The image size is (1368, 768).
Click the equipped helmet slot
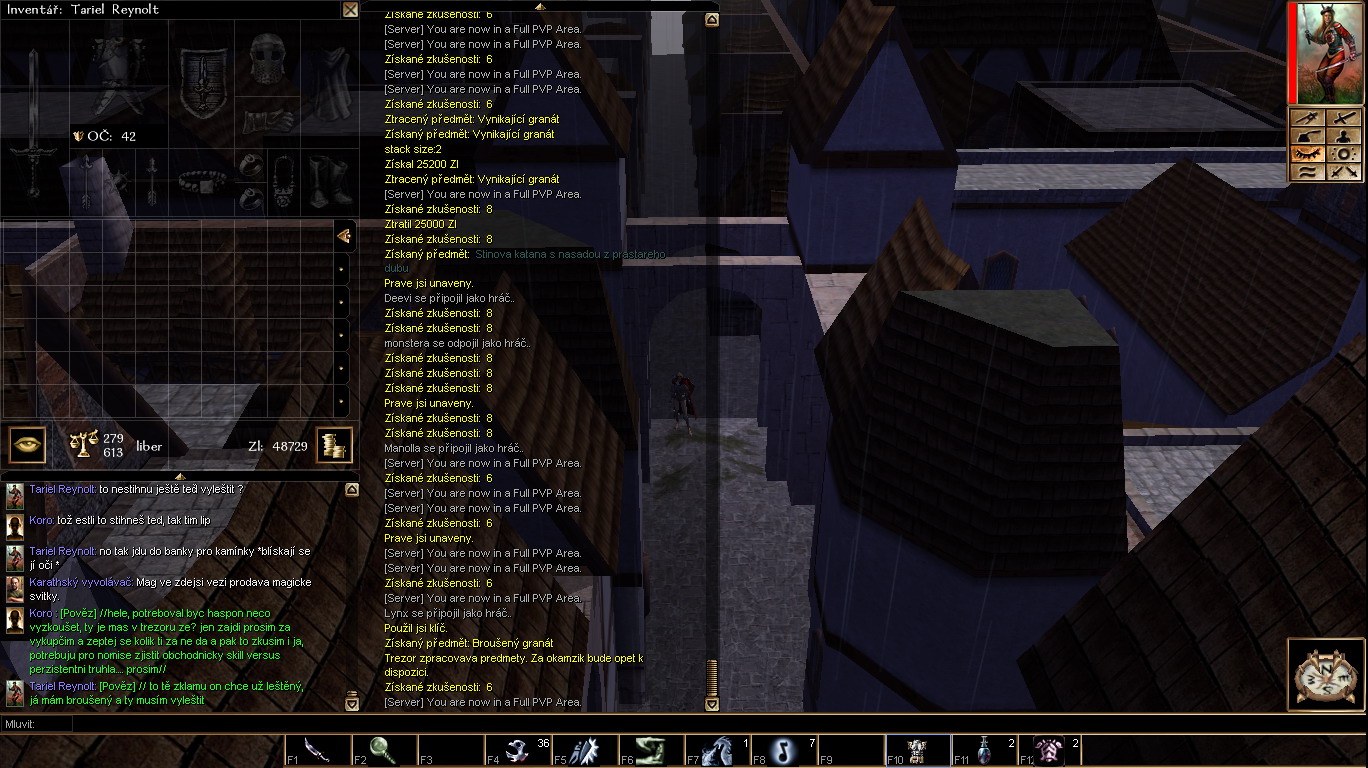point(265,60)
